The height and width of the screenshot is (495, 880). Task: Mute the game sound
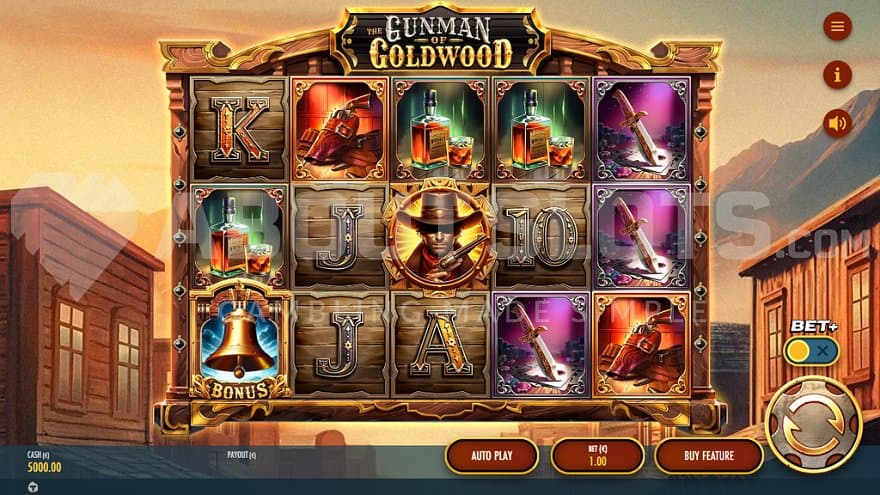[x=837, y=123]
